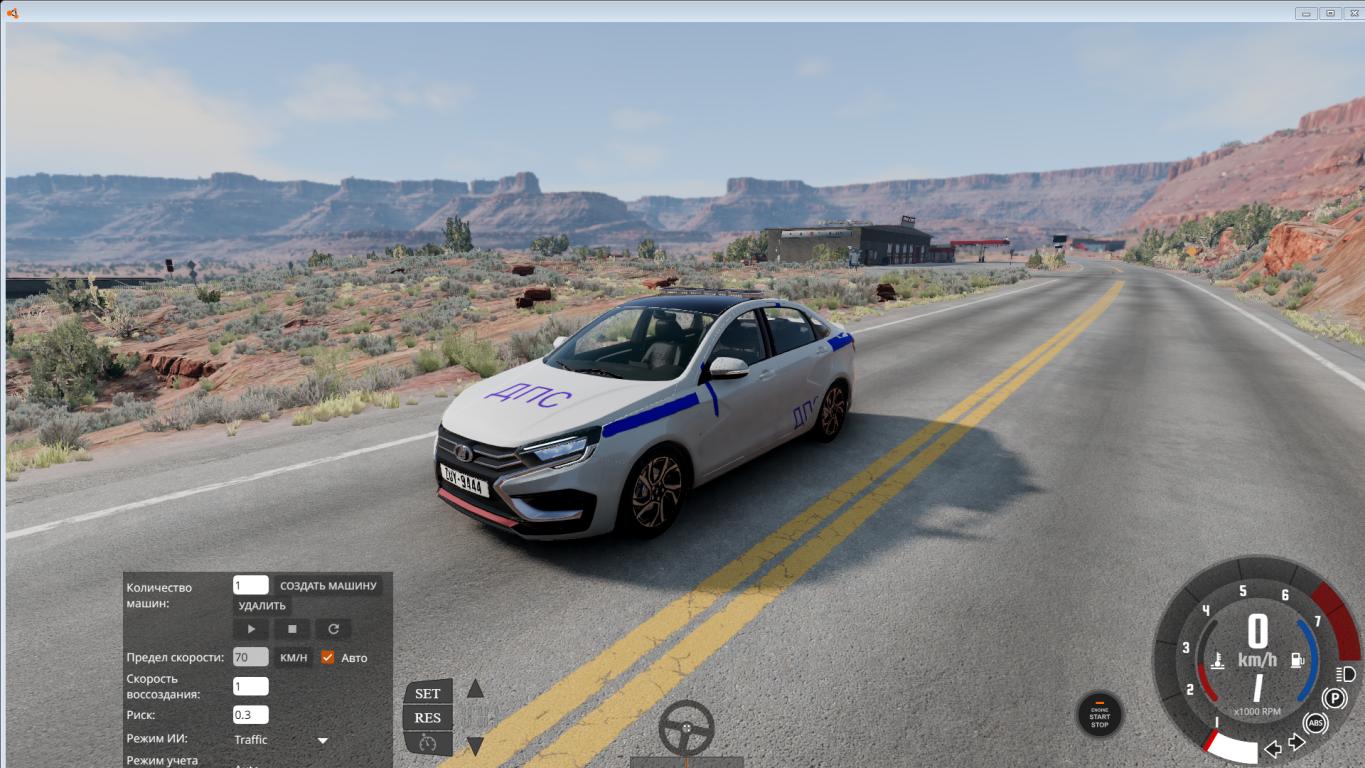Image resolution: width=1365 pixels, height=768 pixels.
Task: Activate the cruise control SET button
Action: pos(428,693)
